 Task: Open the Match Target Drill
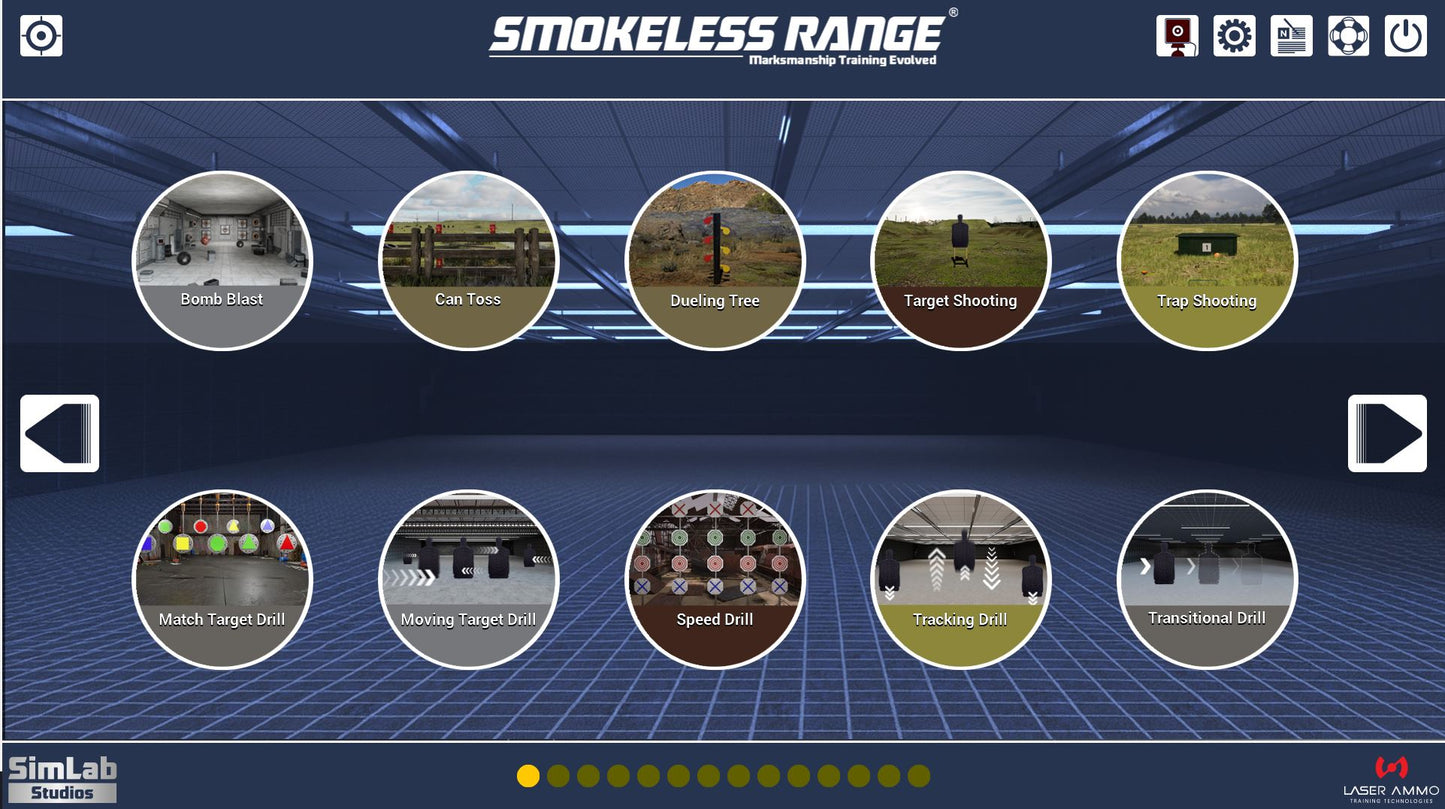[222, 578]
